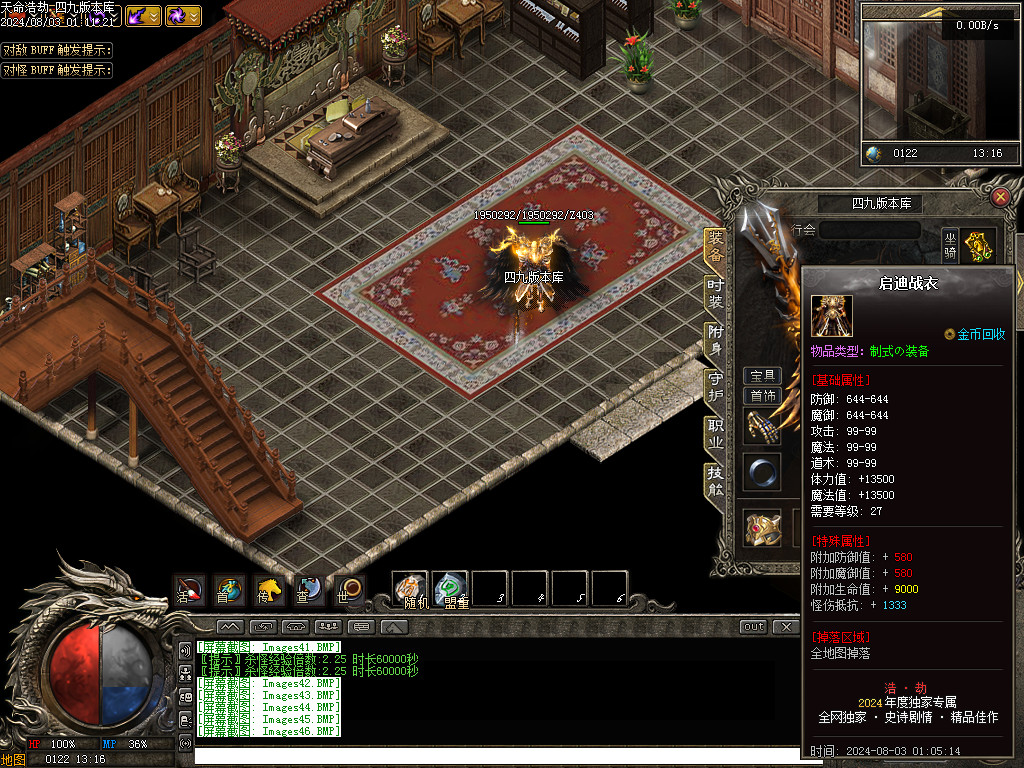Select the 守护 tab
1024x768 pixels.
(x=714, y=386)
